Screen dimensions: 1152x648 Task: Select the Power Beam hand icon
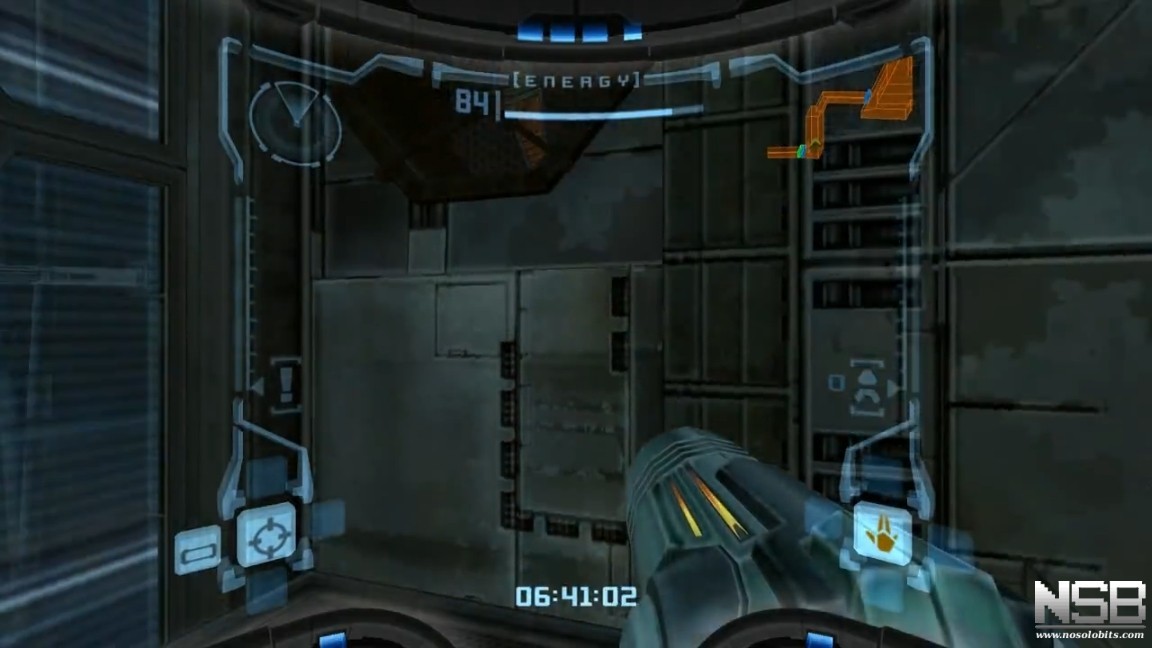point(881,534)
